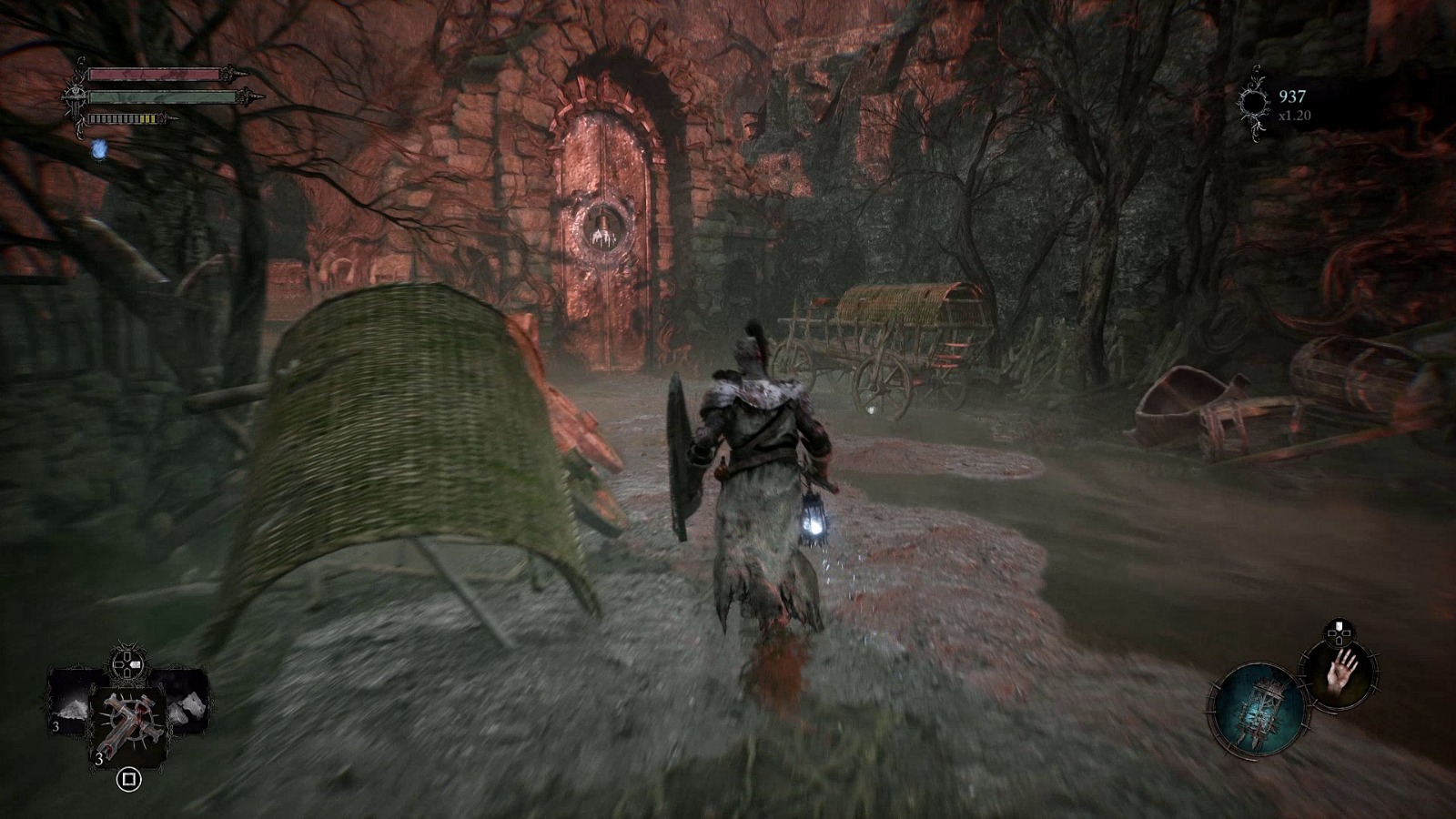Image resolution: width=1456 pixels, height=819 pixels.
Task: Click the cross emblem beside the health bars
Action: point(73,96)
